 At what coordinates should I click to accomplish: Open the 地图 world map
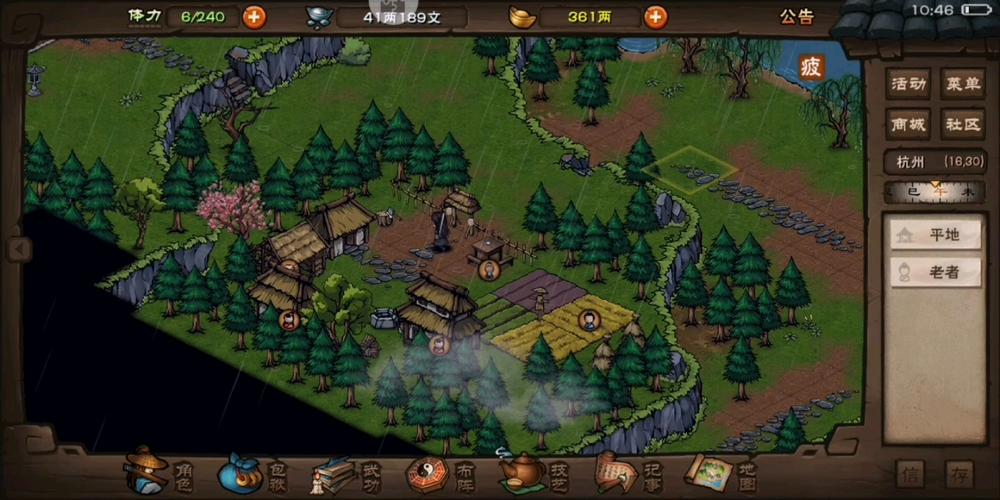pyautogui.click(x=720, y=471)
